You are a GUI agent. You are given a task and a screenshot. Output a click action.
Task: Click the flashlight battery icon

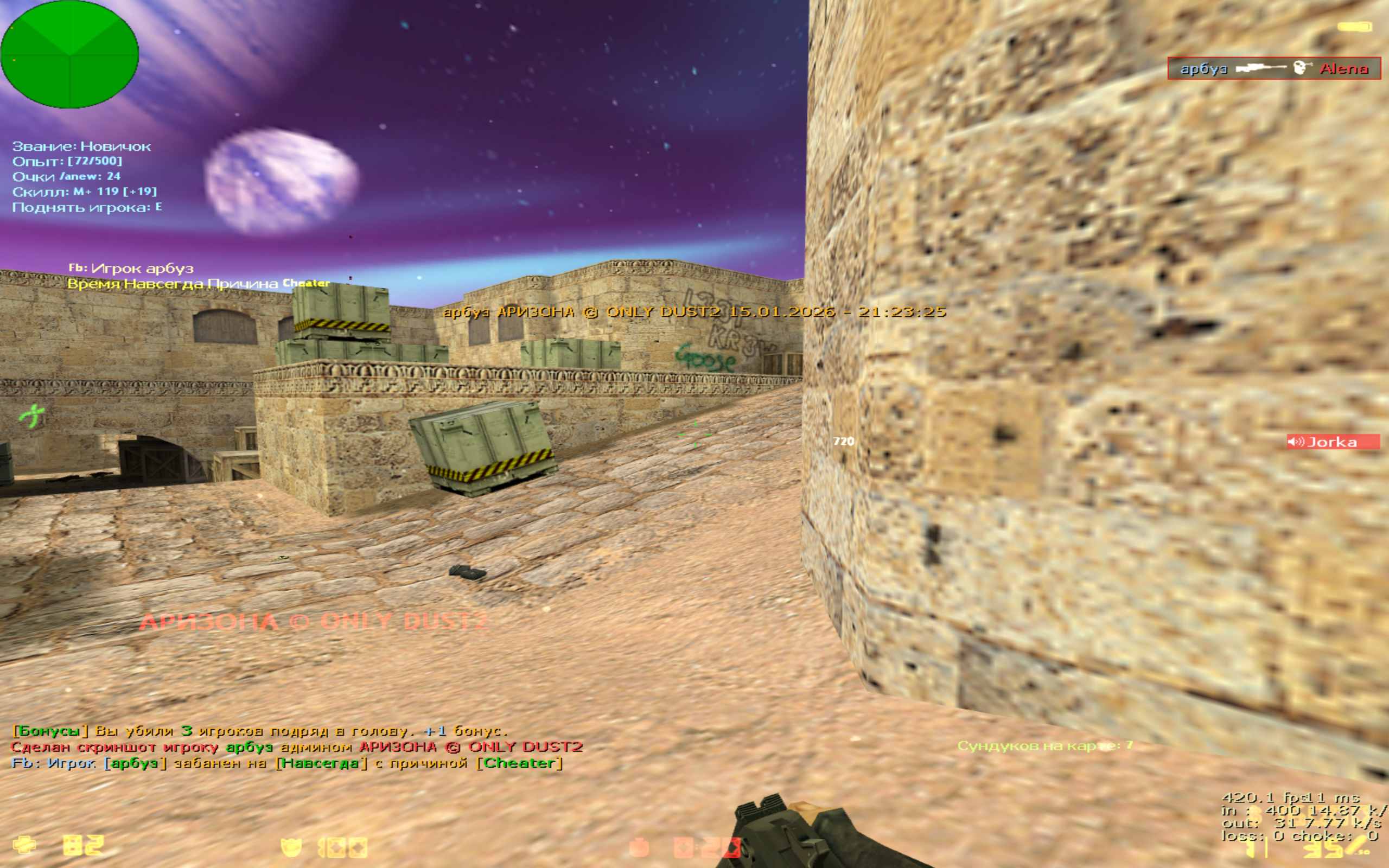pos(1355,27)
